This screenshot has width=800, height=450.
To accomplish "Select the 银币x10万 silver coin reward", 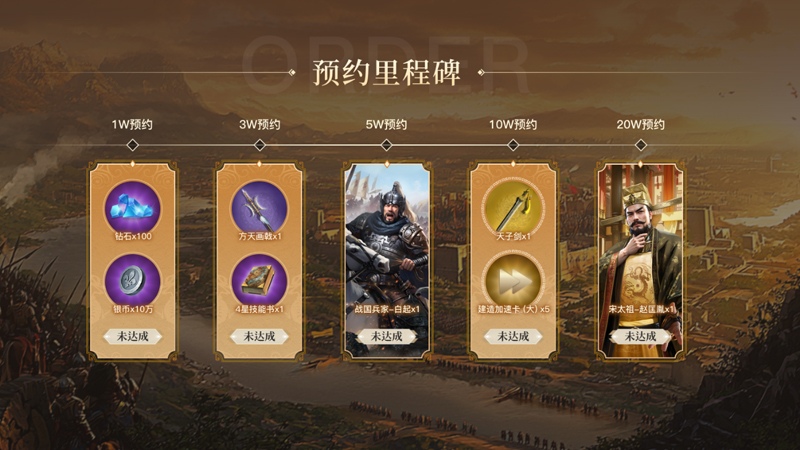I will point(132,278).
